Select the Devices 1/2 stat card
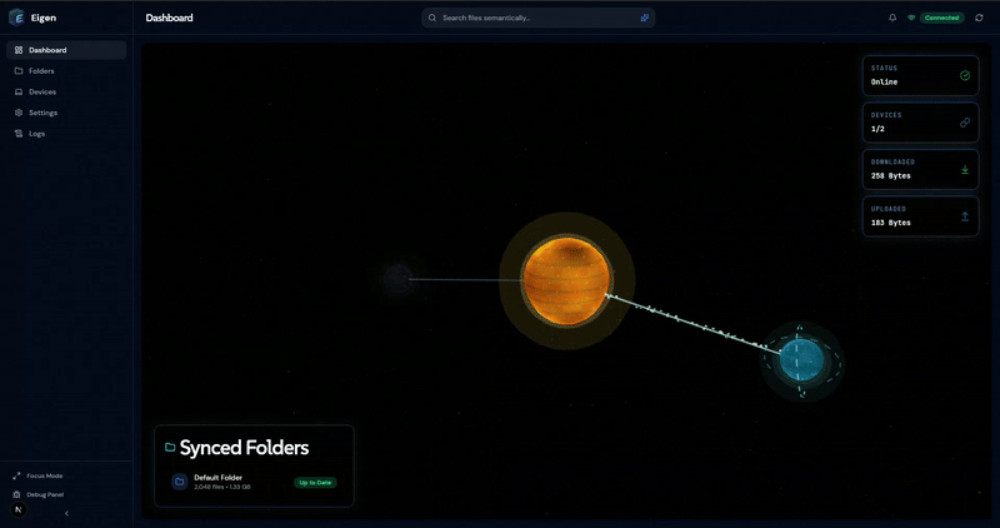1000x528 pixels. (x=920, y=122)
